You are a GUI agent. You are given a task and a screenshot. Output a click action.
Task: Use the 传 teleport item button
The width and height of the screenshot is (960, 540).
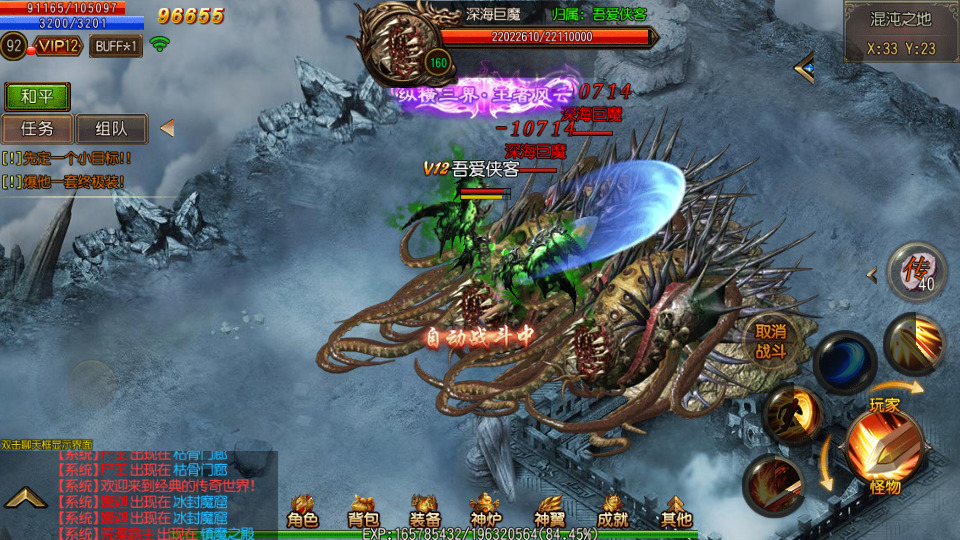click(x=916, y=270)
